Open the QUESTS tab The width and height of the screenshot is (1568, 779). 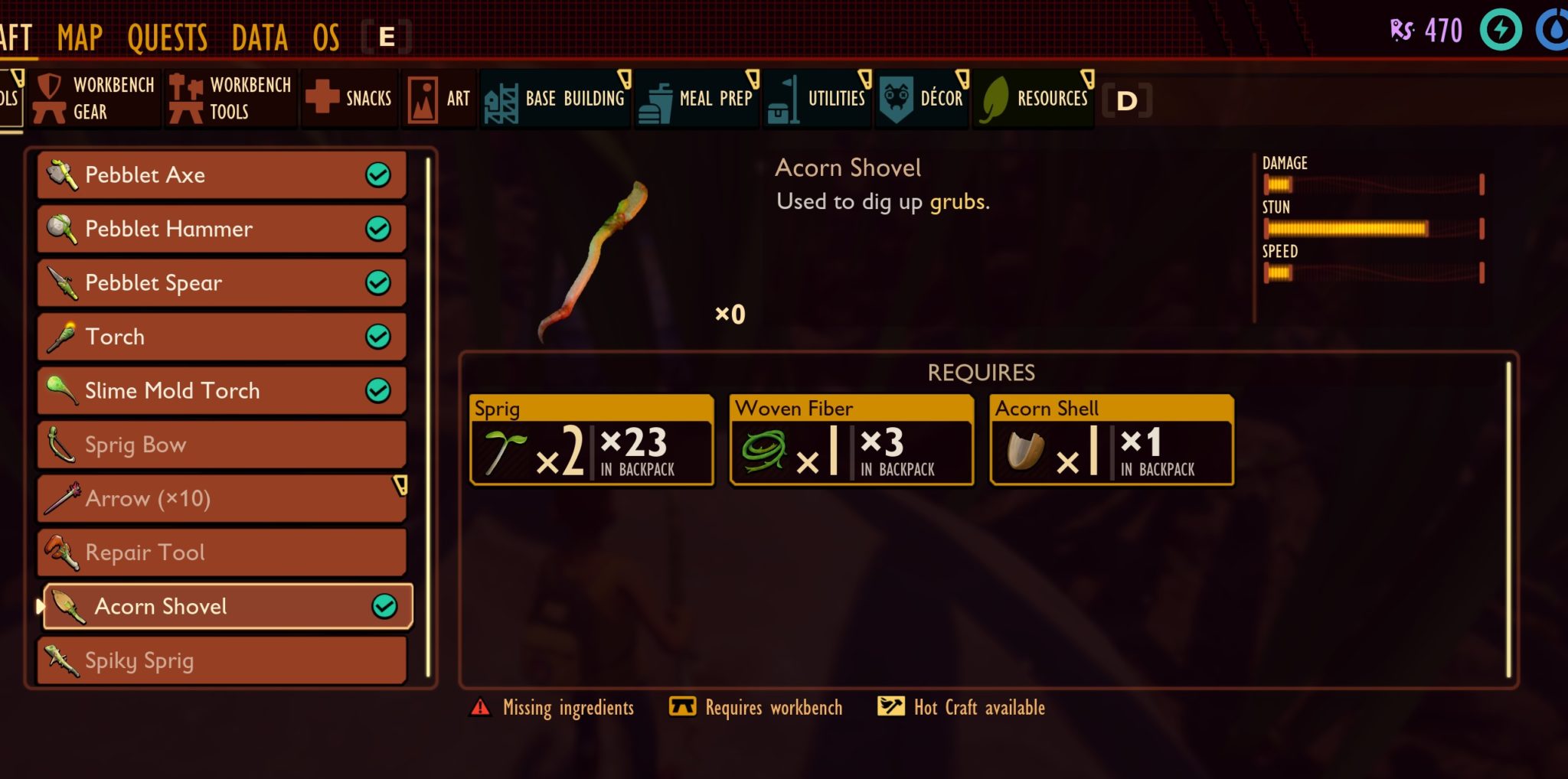(x=166, y=34)
